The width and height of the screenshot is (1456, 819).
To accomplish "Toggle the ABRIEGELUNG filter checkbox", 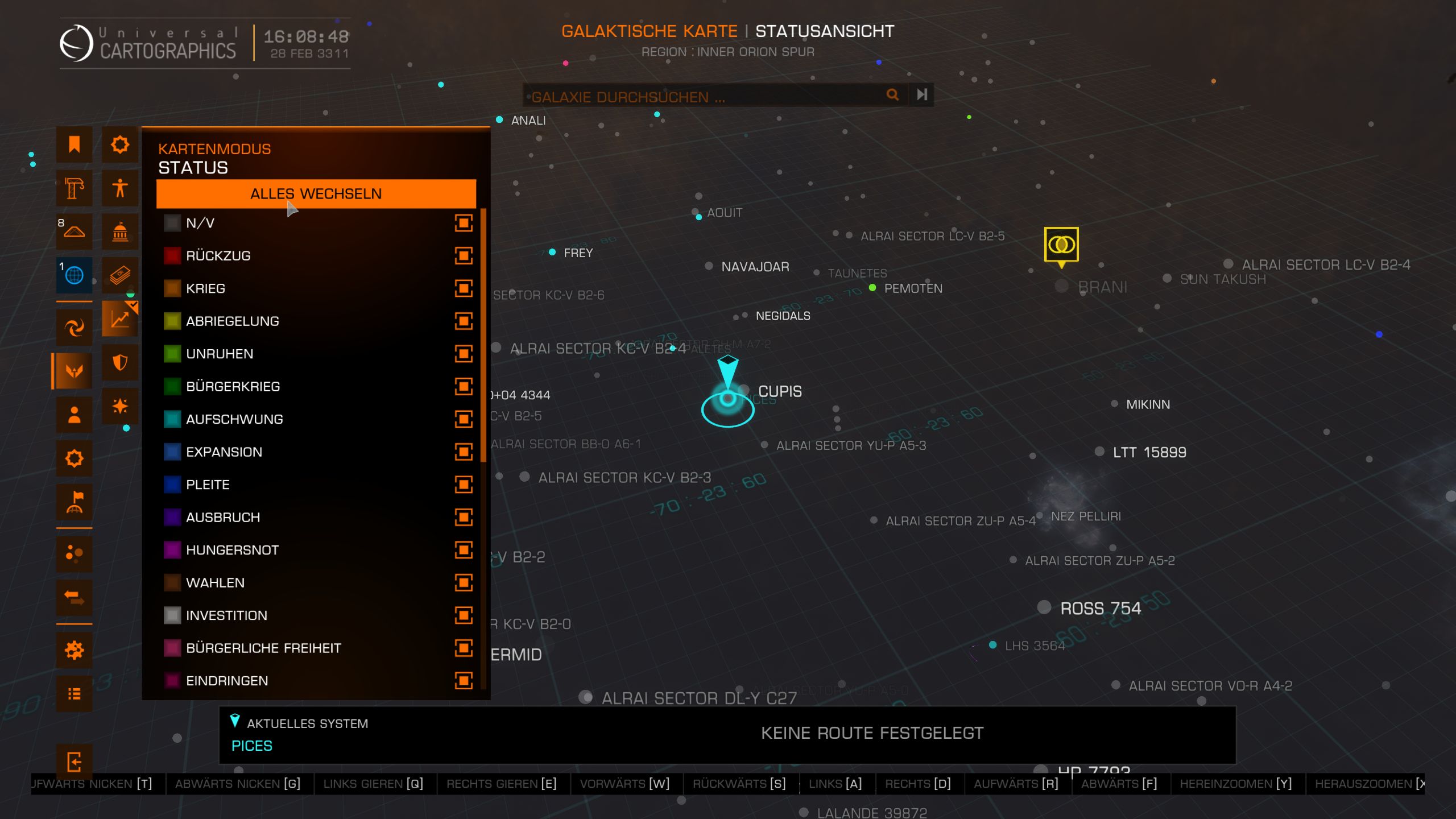I will [464, 321].
